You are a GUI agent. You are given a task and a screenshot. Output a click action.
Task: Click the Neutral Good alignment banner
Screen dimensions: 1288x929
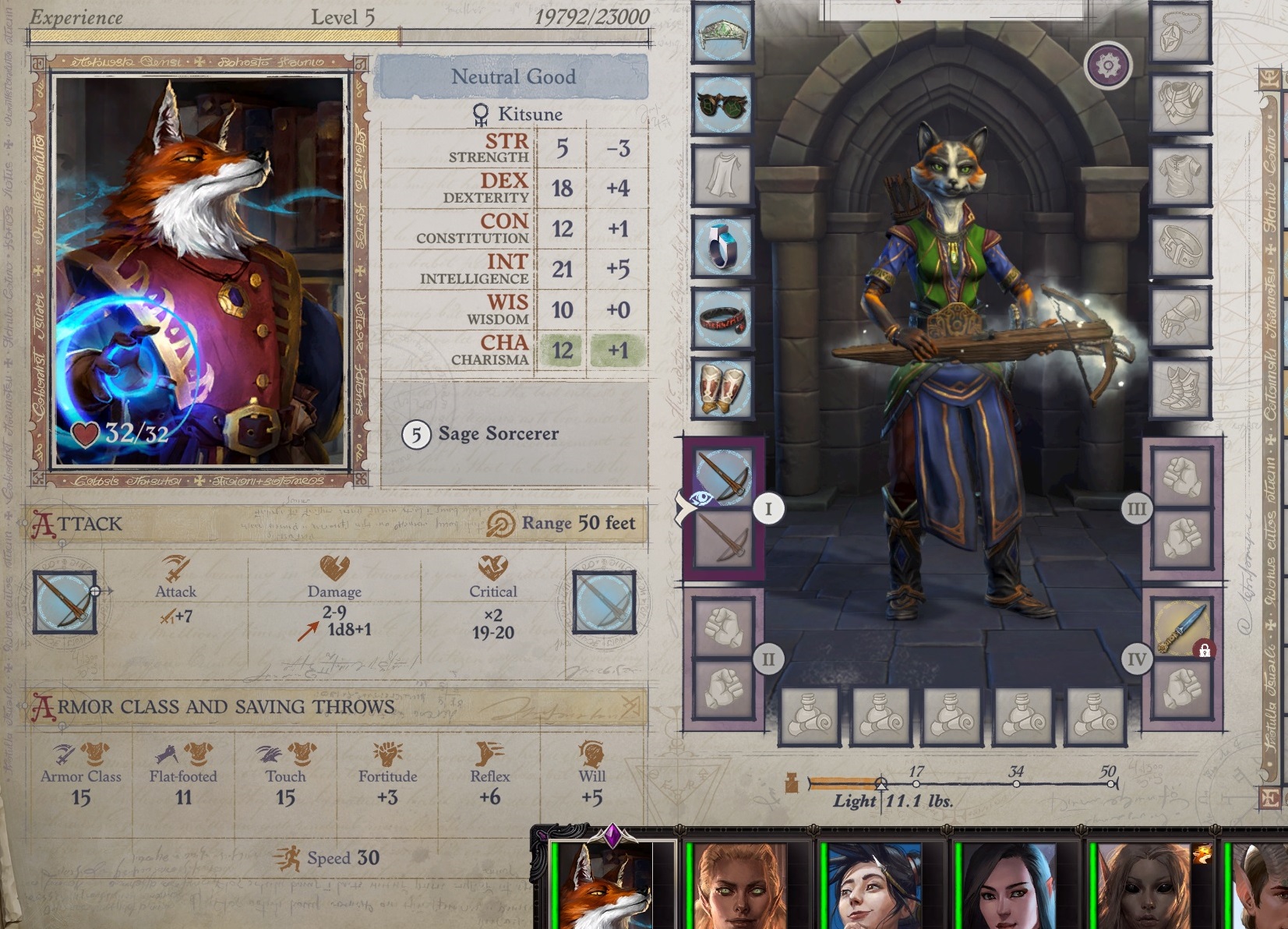(x=513, y=77)
